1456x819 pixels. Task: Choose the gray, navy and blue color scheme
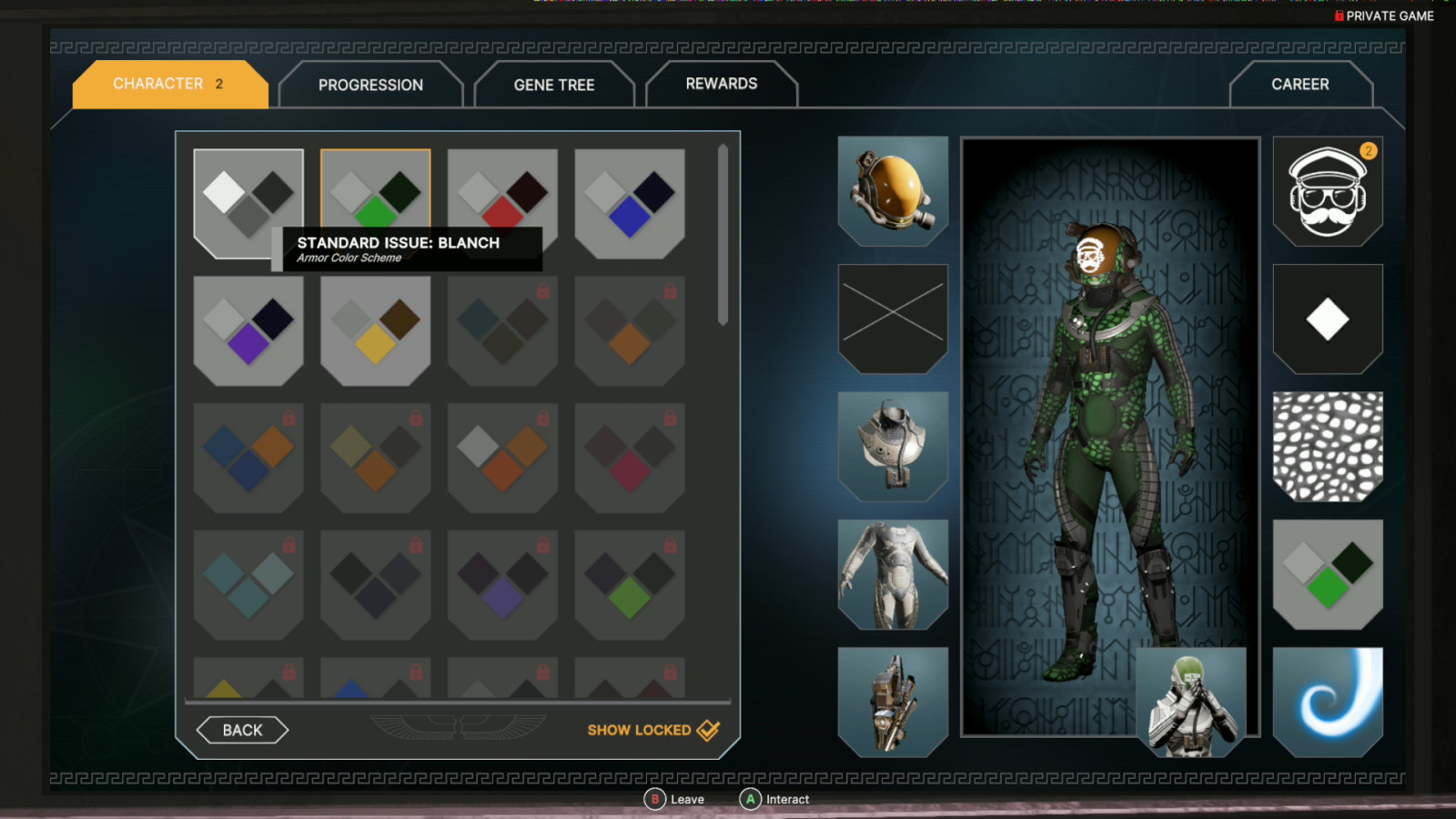point(630,204)
